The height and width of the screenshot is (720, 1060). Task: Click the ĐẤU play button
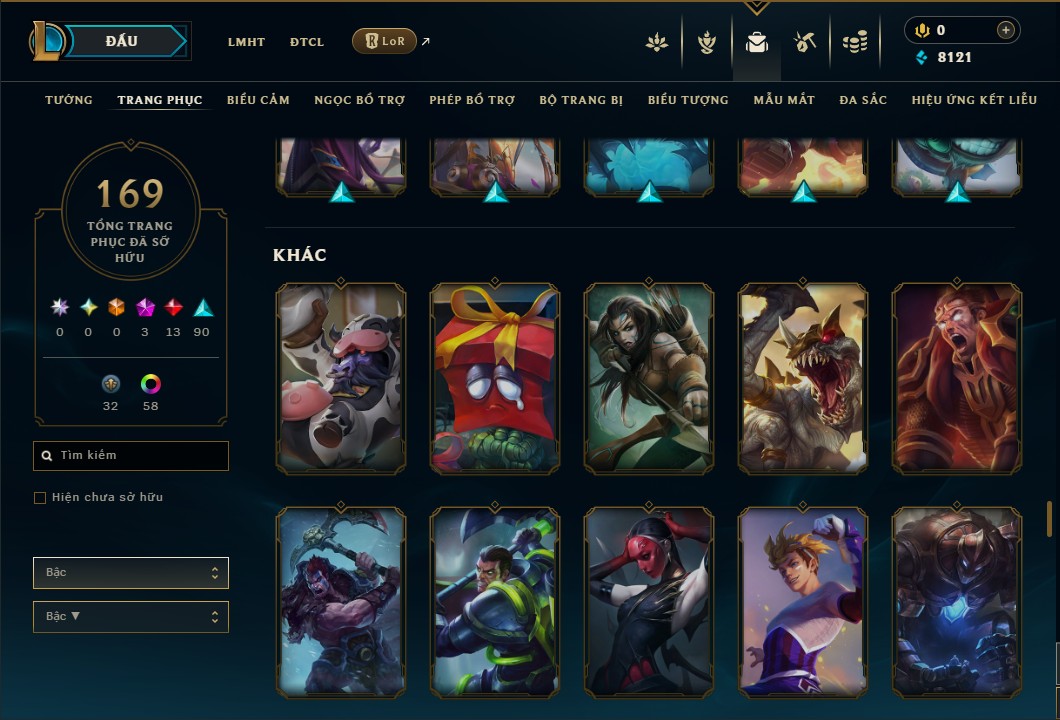[x=121, y=41]
